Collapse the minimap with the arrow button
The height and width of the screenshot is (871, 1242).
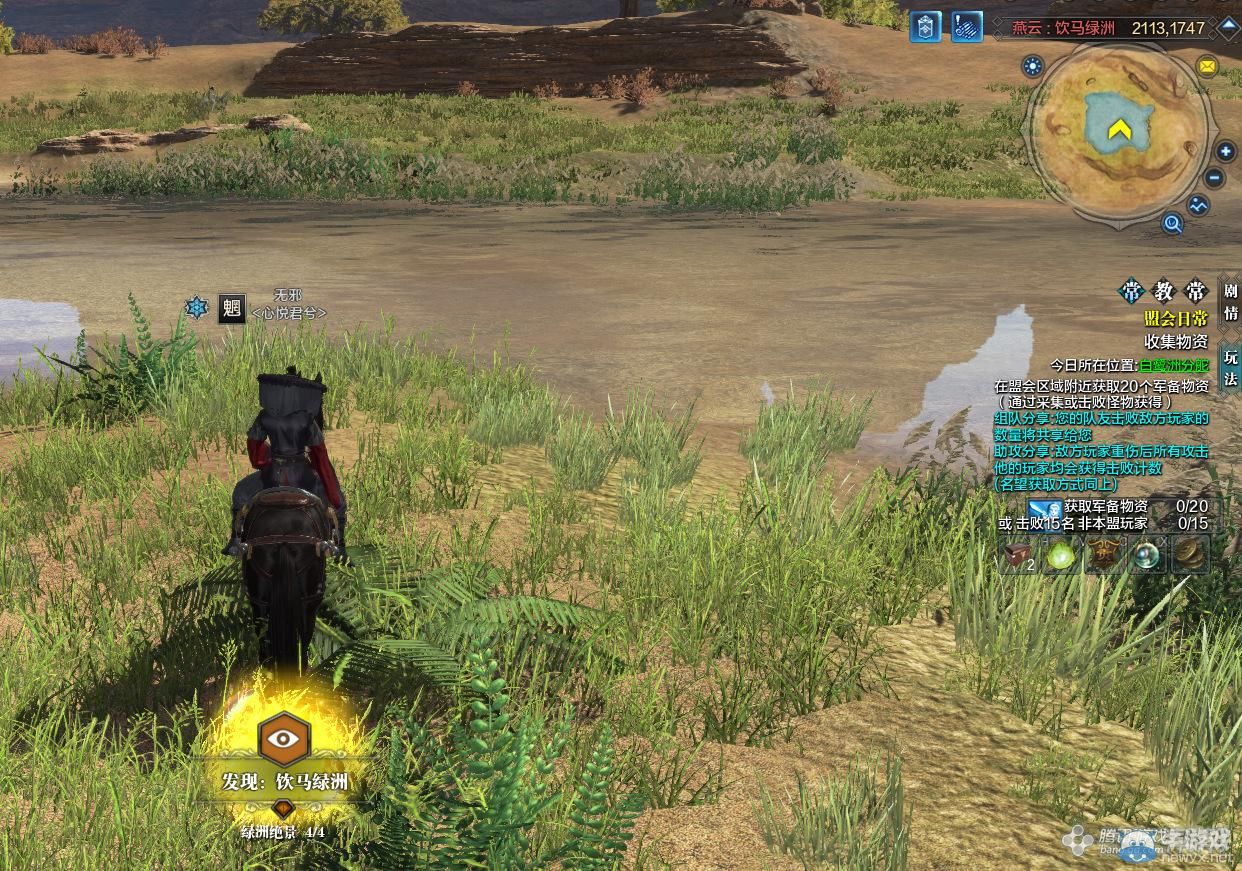1228,25
